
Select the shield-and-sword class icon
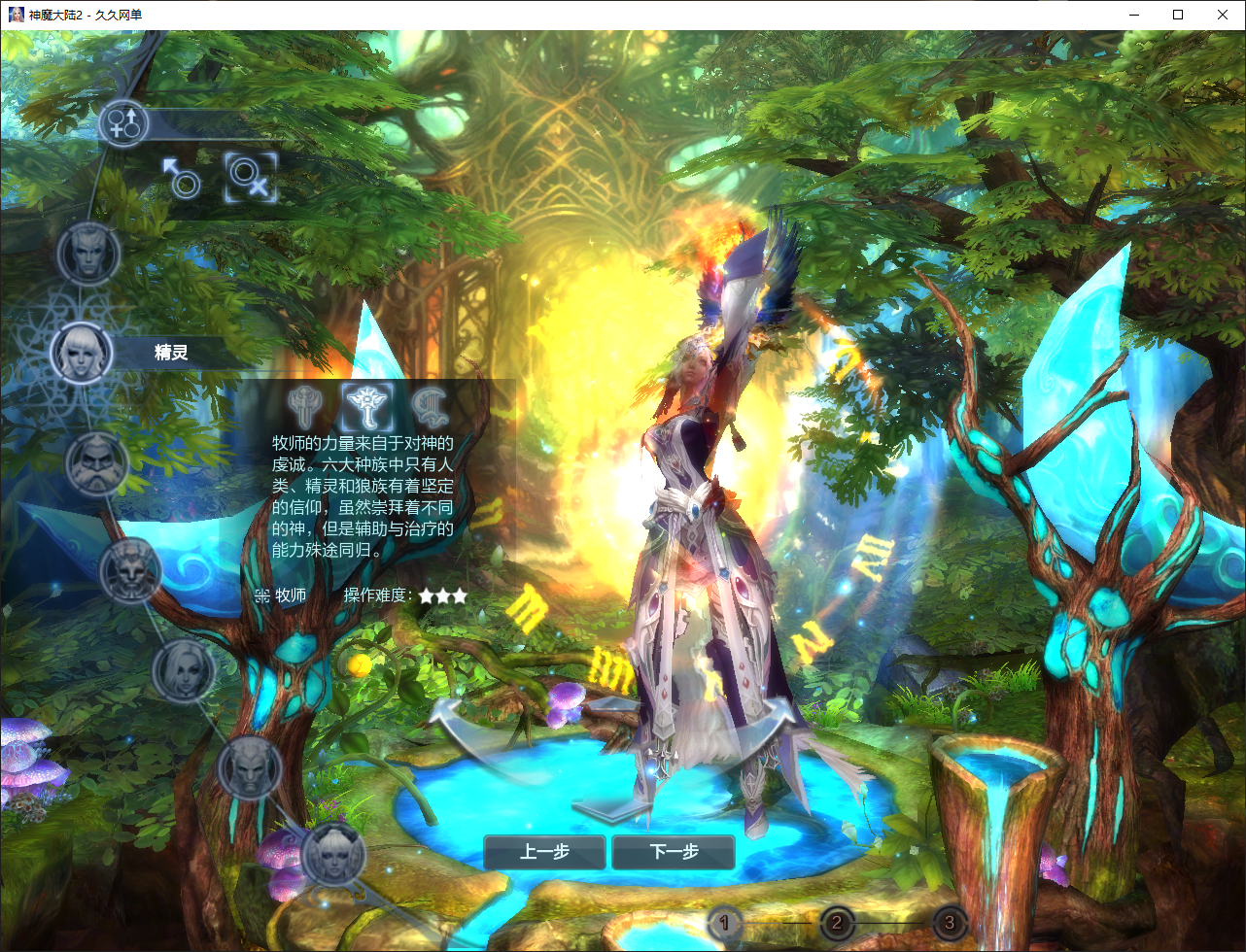click(x=304, y=404)
